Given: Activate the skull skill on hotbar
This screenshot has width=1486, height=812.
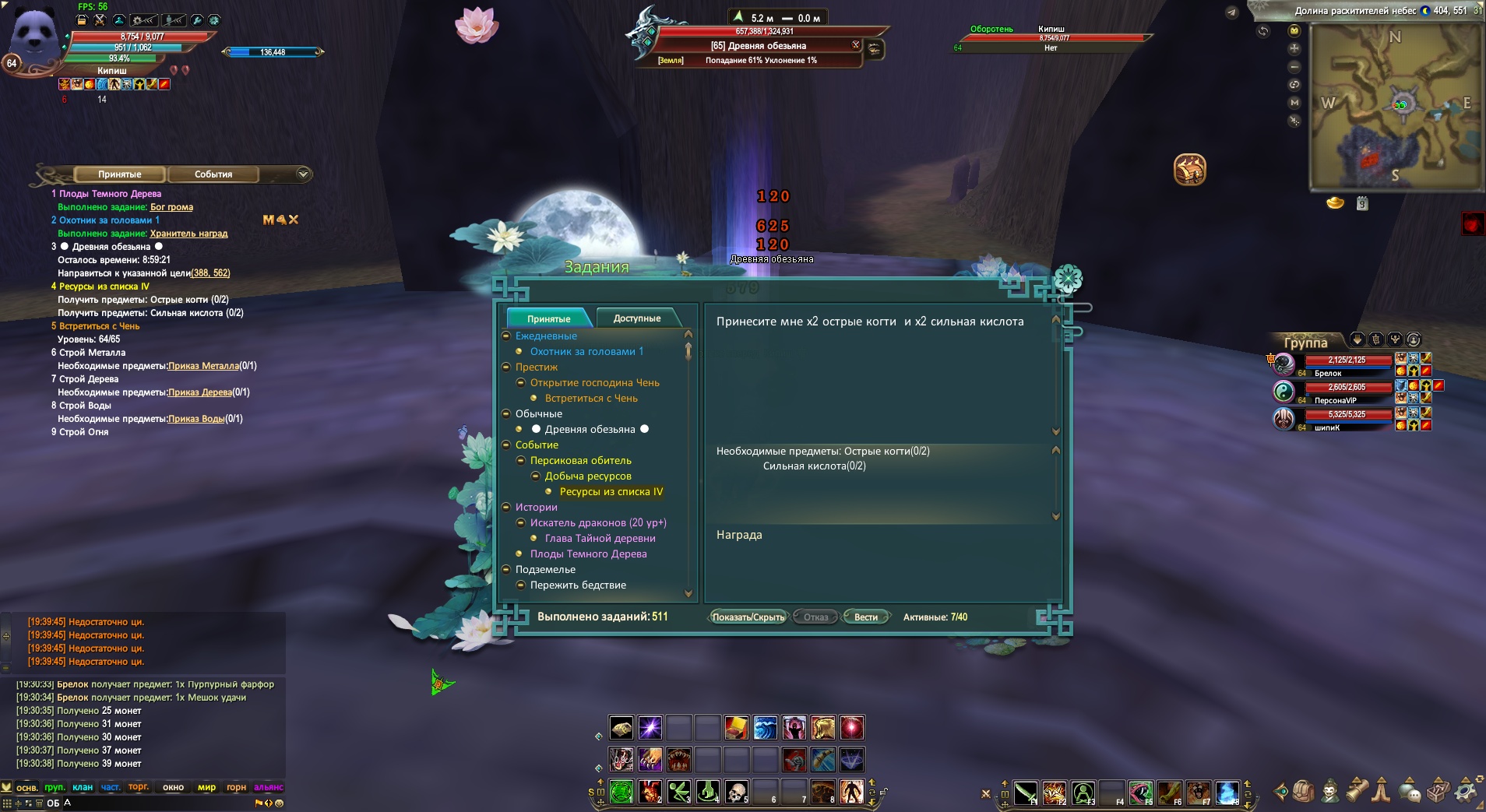Looking at the screenshot, I should [x=736, y=792].
